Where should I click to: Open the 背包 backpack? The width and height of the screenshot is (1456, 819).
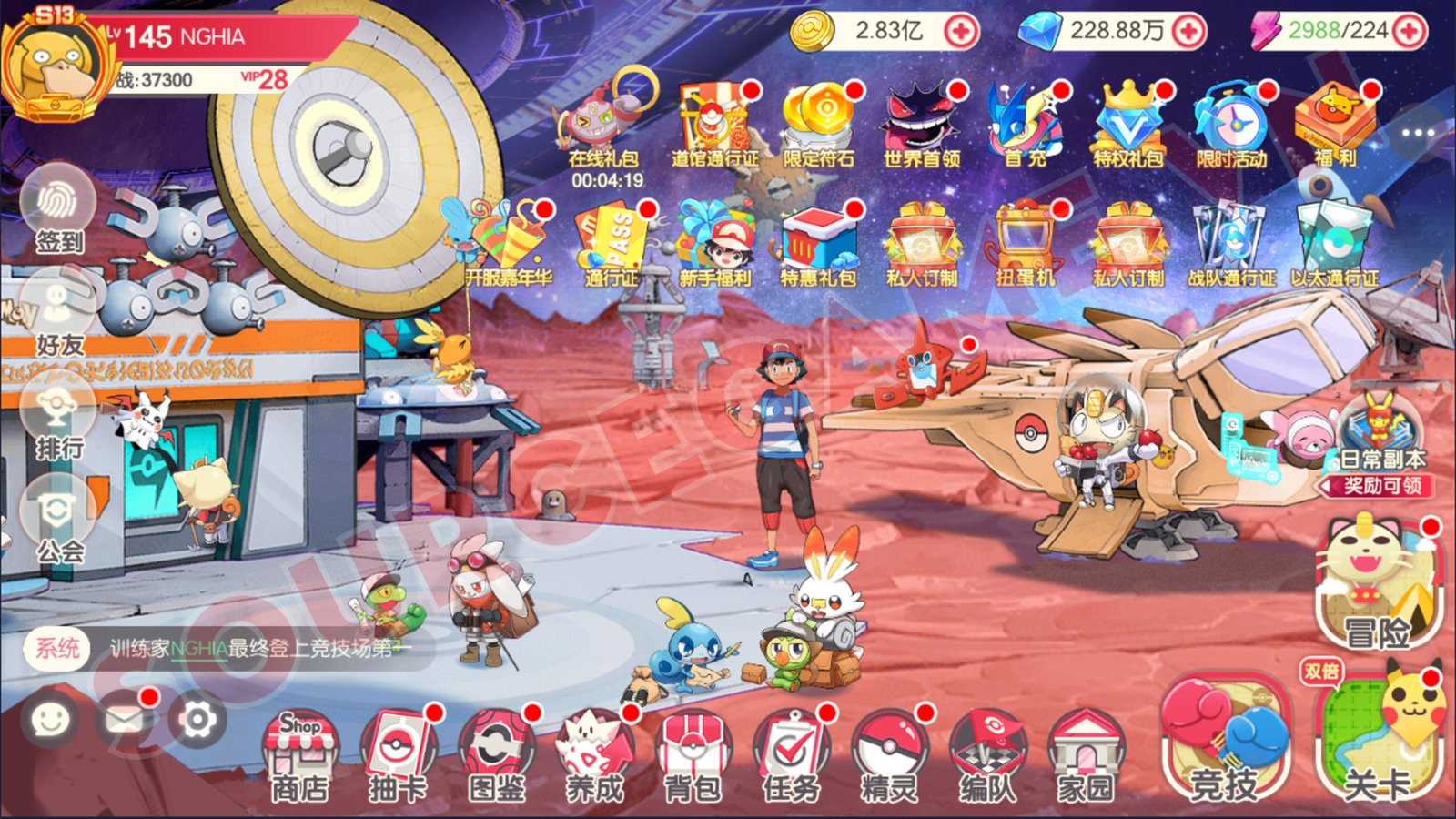point(694,748)
